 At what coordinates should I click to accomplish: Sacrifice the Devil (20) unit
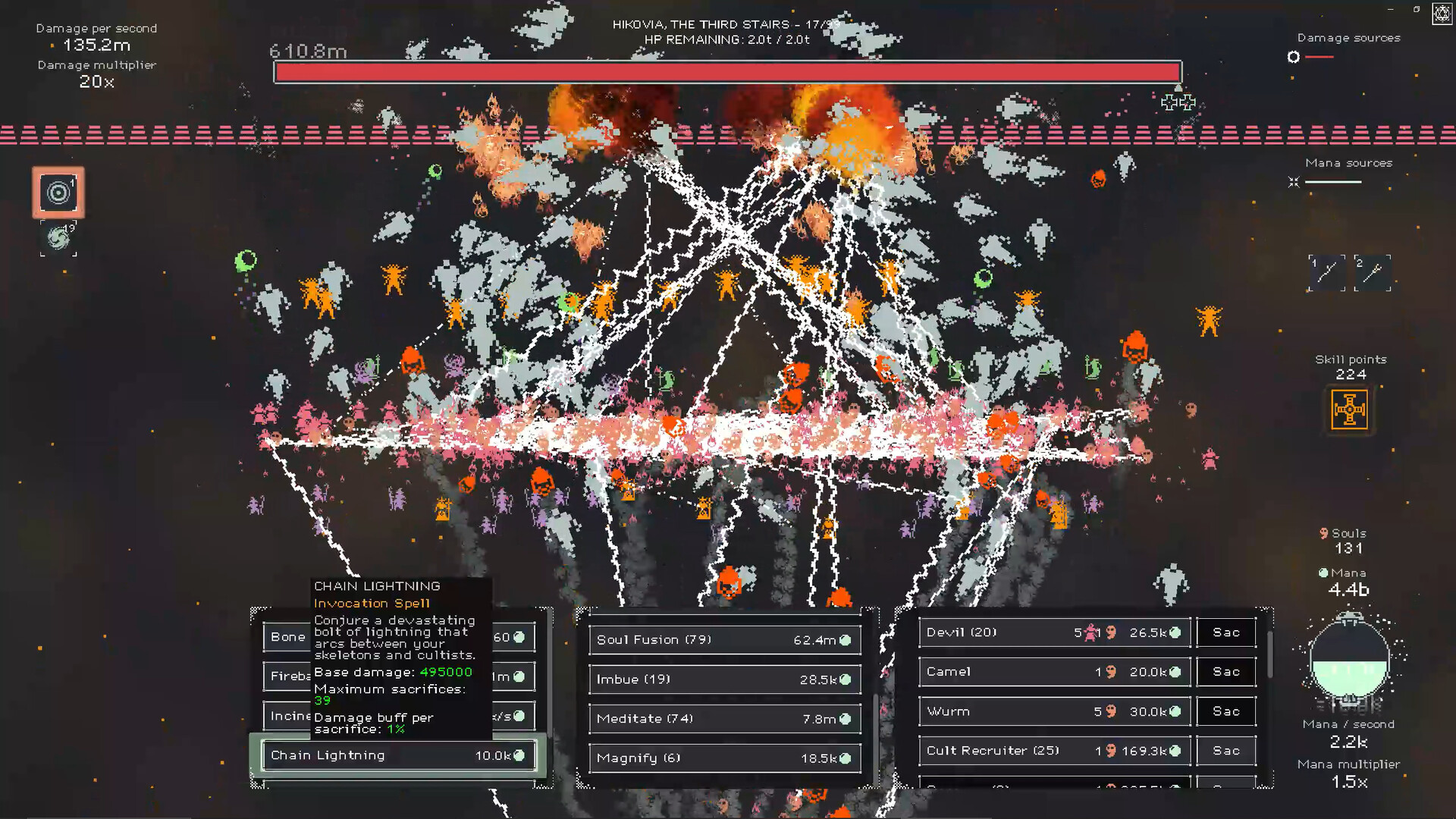1225,632
